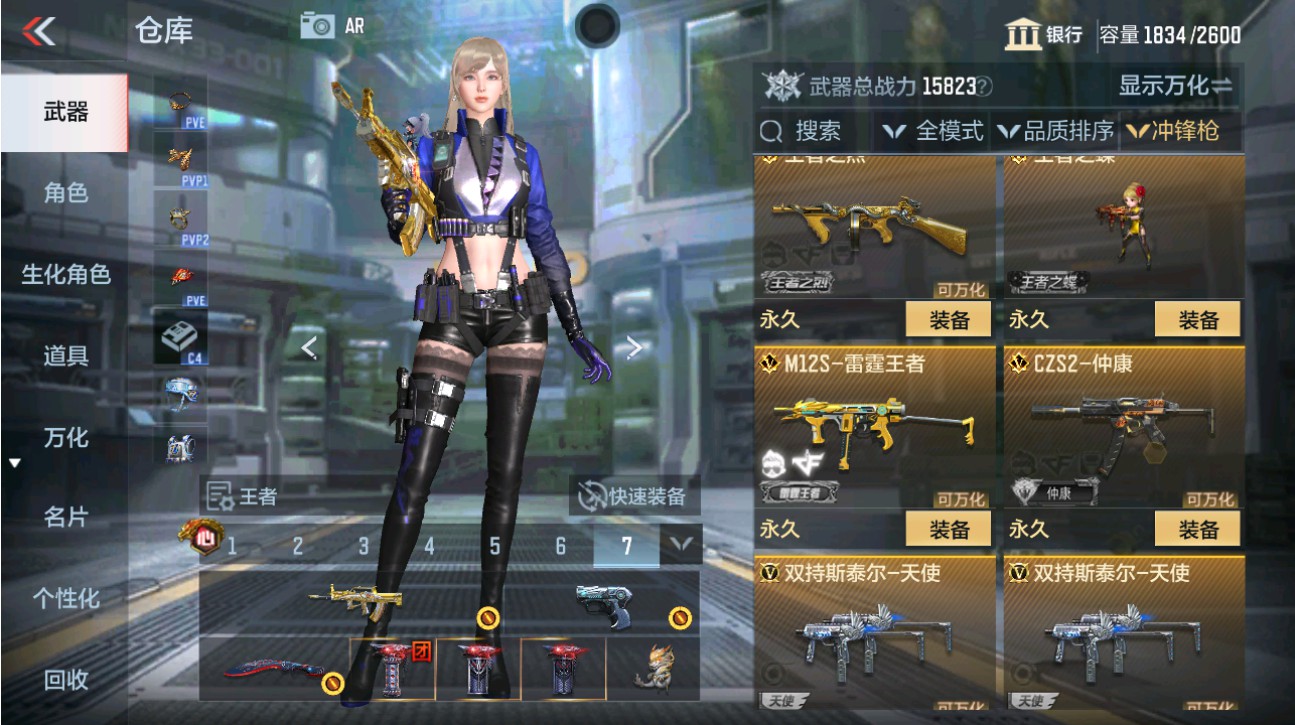
Task: Open the AR camera mode
Action: [322, 25]
